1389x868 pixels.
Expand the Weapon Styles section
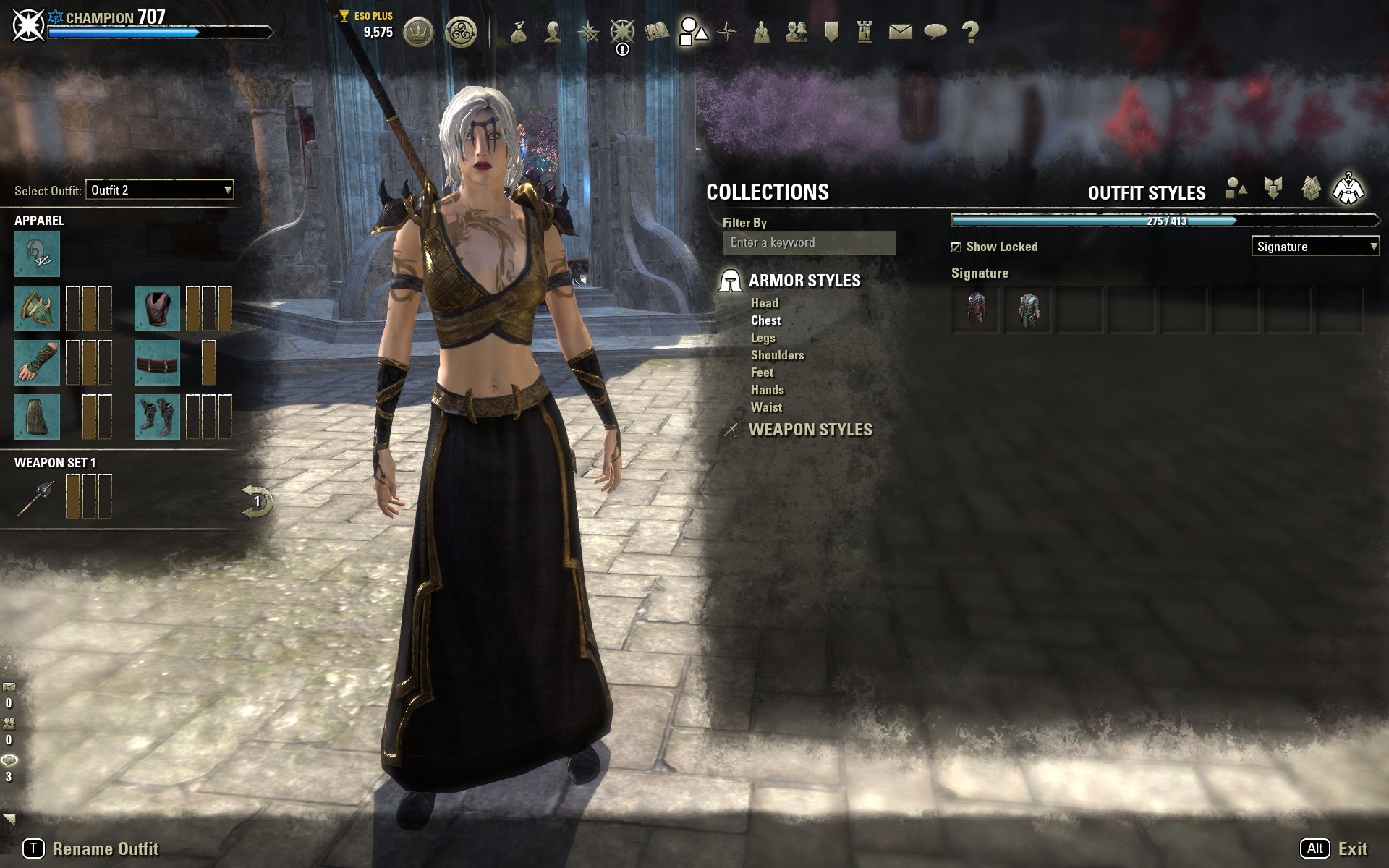coord(810,430)
